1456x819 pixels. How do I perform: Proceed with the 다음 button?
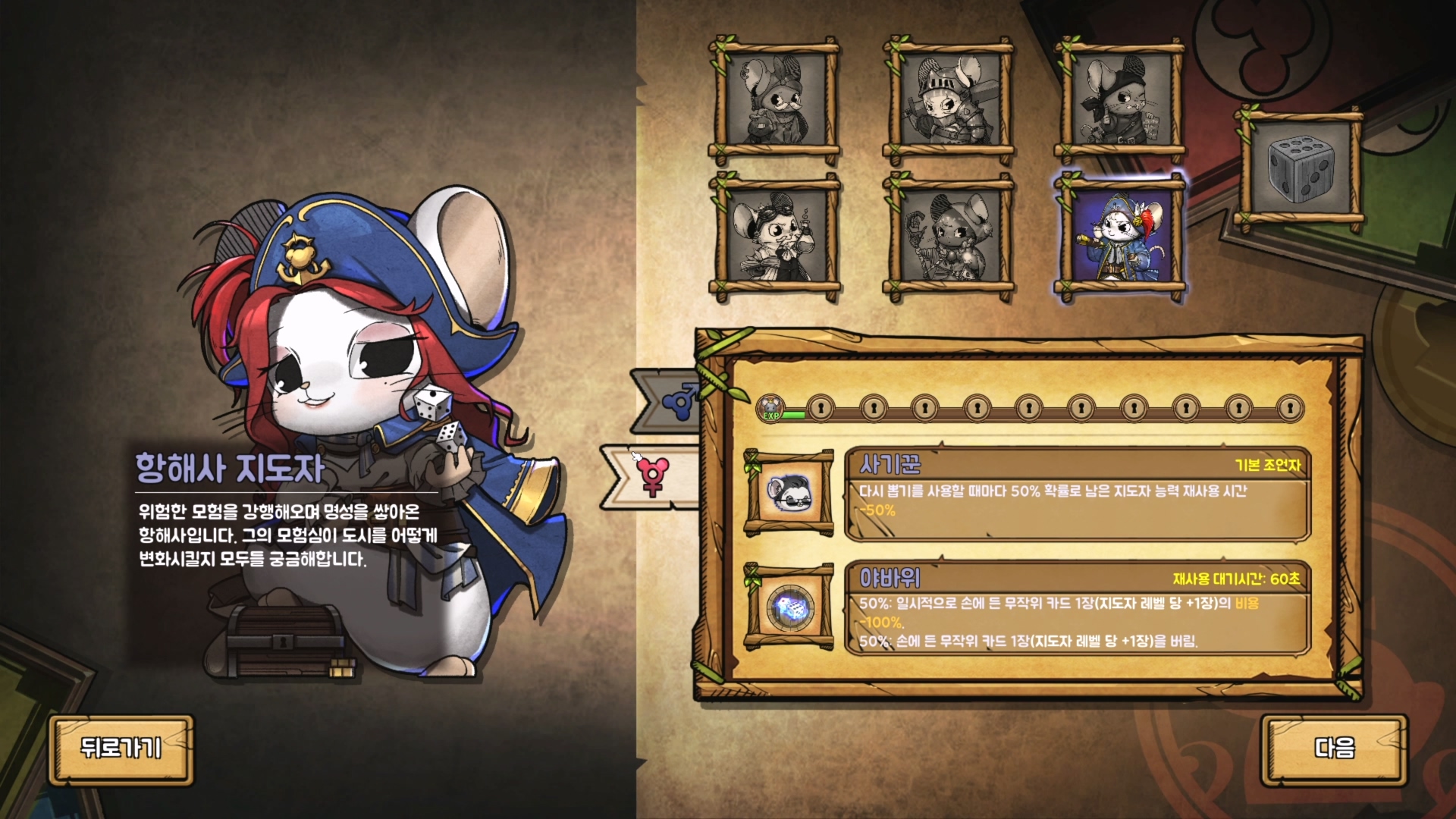tap(1333, 749)
